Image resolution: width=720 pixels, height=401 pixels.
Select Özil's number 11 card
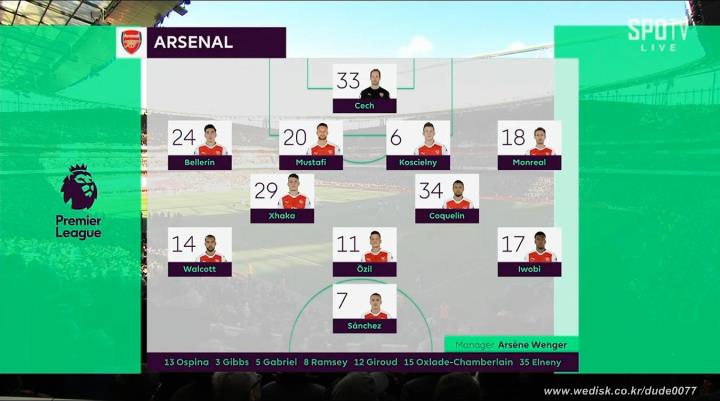coord(364,252)
